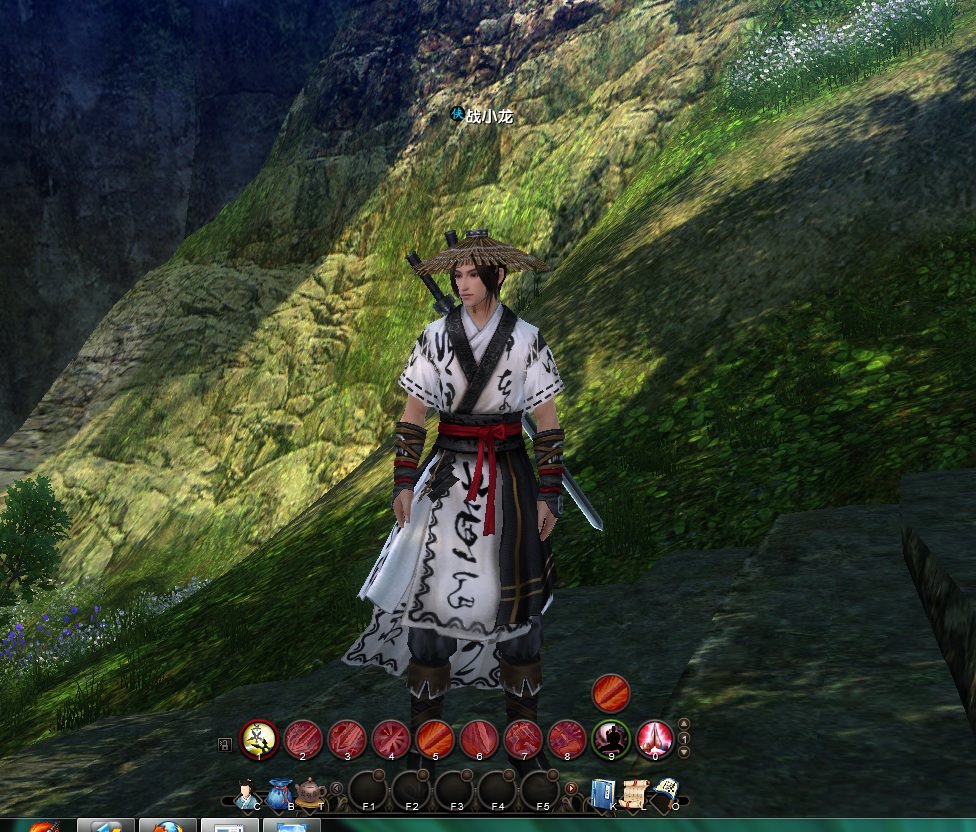Click the chessboard icon labeled O
Image resolution: width=976 pixels, height=832 pixels.
[666, 792]
